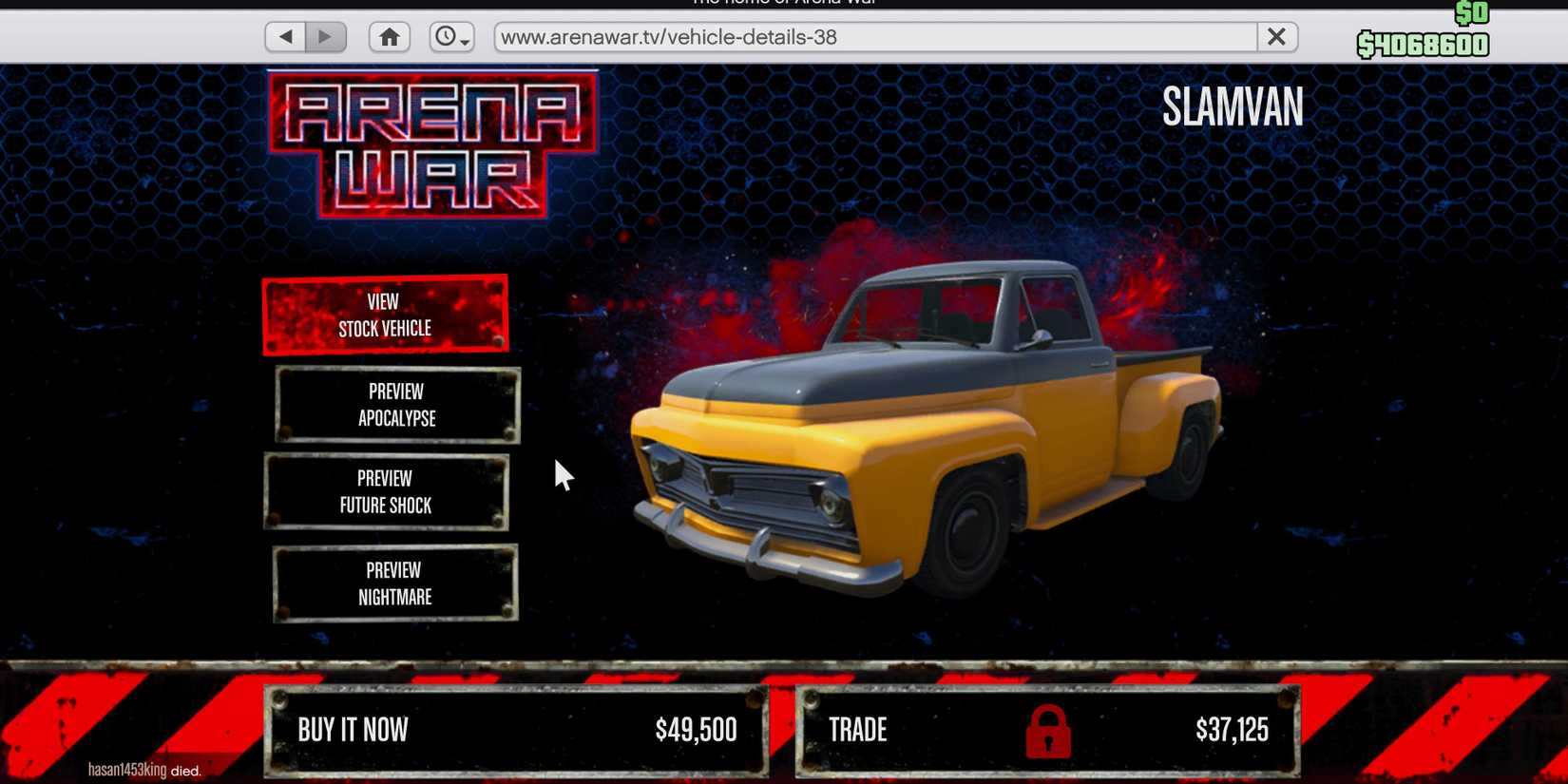Click the Slamvan title heading
1568x784 pixels.
(1233, 107)
